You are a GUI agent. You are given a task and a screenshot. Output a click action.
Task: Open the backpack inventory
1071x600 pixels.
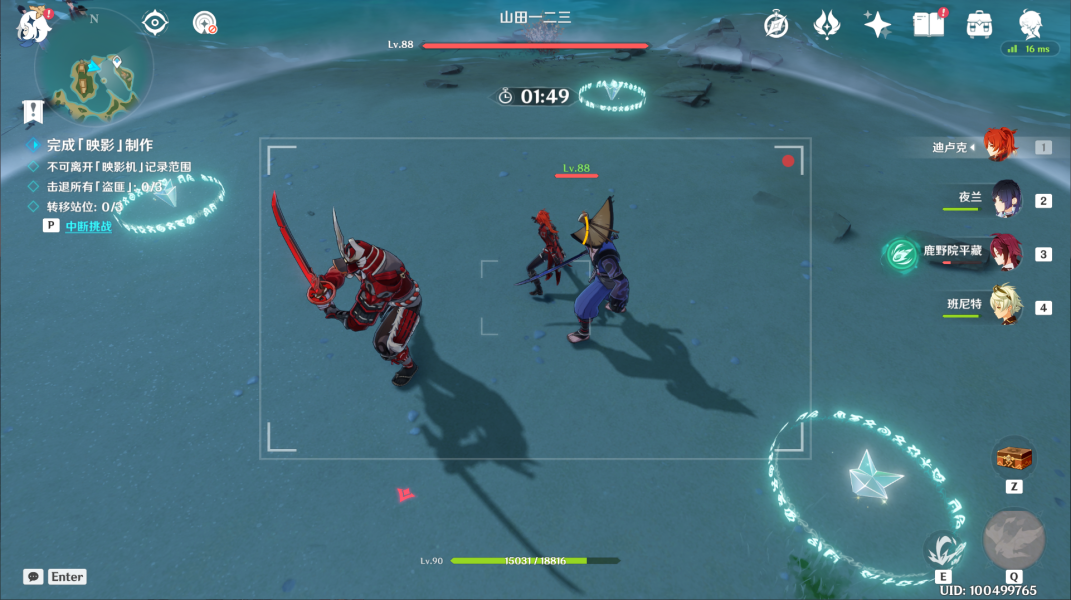979,25
